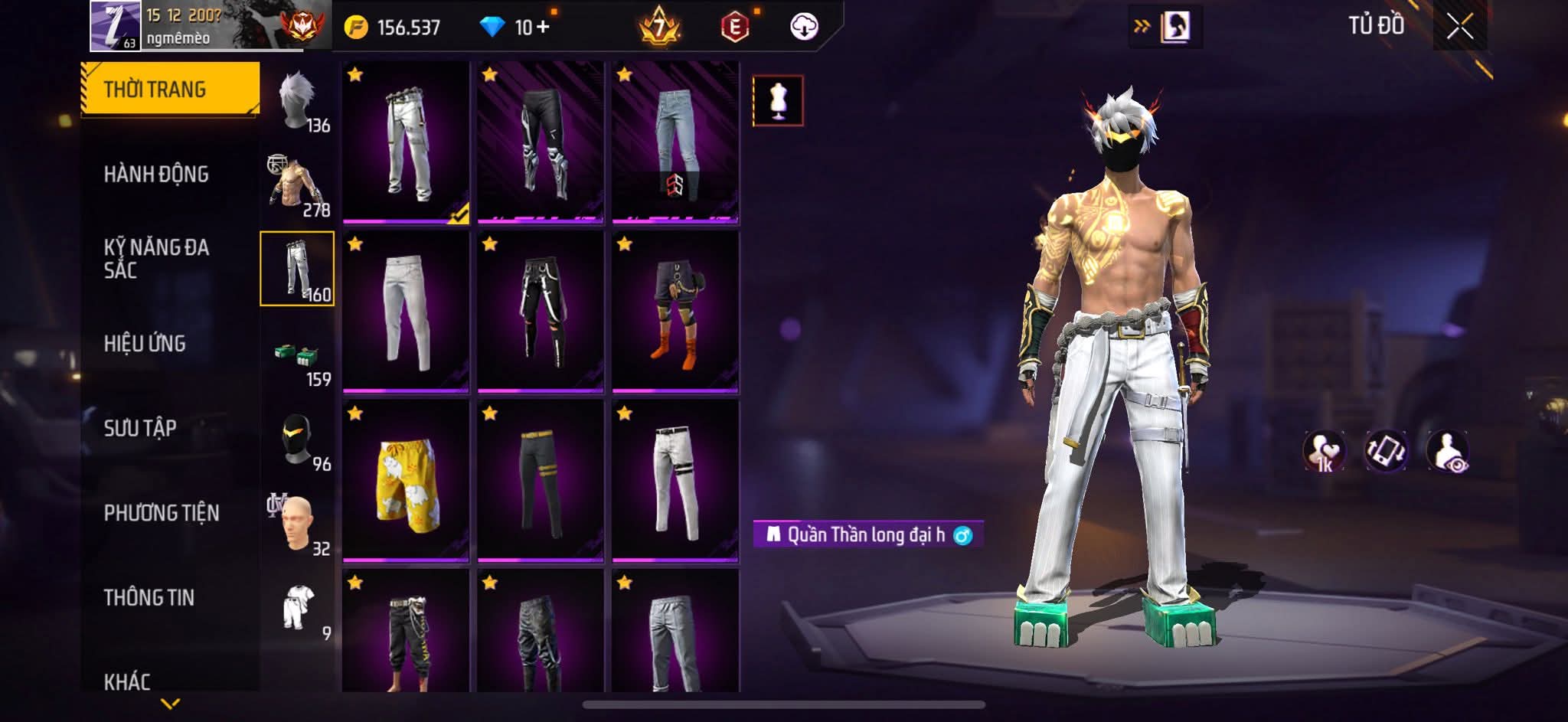Go to Phương Tiện tab
This screenshot has height=722, width=1568.
click(x=162, y=513)
